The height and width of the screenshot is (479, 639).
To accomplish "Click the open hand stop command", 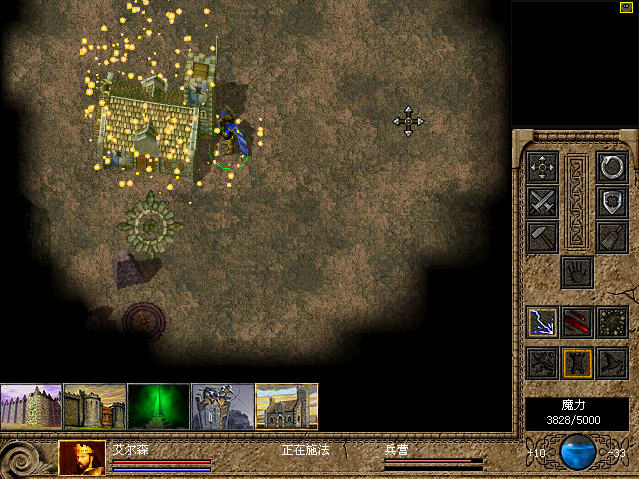I will click(577, 271).
